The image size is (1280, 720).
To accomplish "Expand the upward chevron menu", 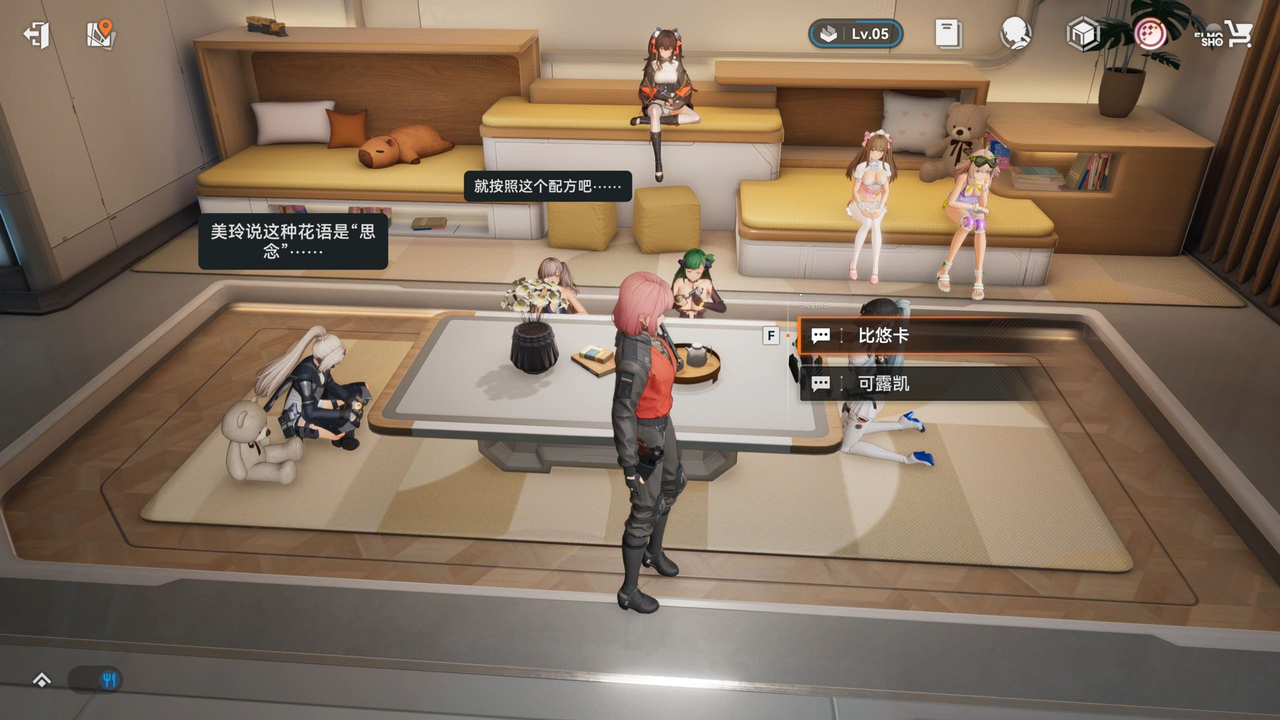I will pos(42,680).
